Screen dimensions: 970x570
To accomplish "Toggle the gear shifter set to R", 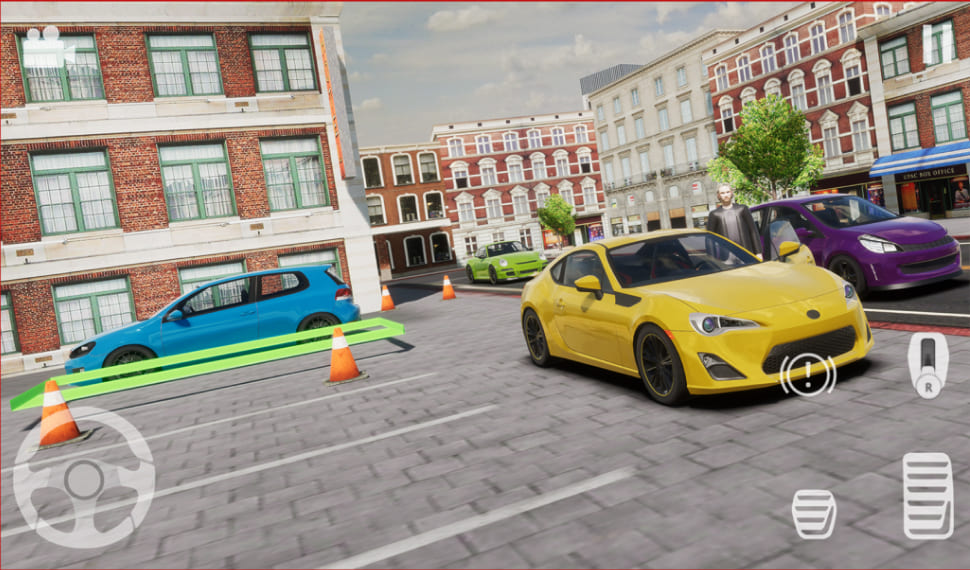I will 927,365.
